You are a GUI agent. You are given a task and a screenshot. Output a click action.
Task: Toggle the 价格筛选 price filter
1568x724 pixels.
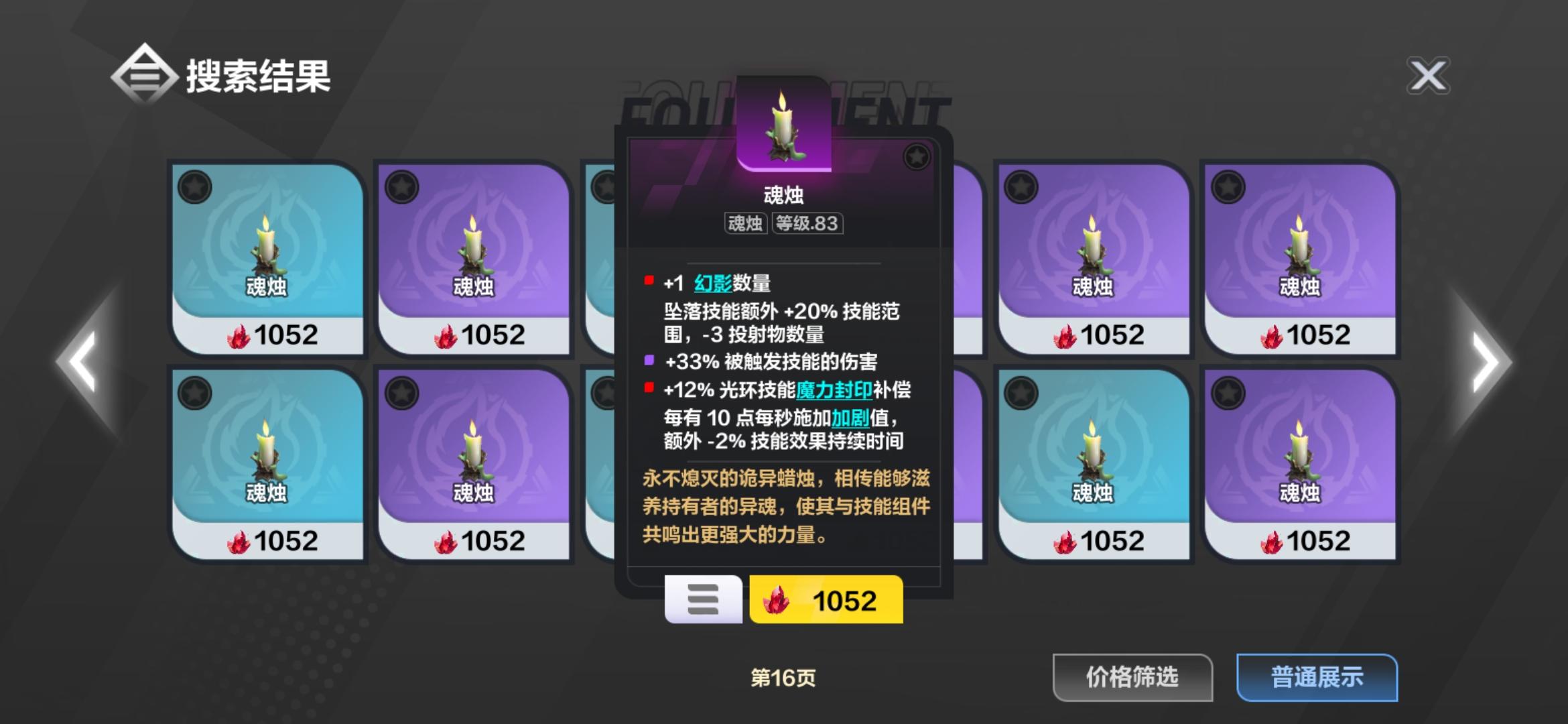tap(1133, 677)
